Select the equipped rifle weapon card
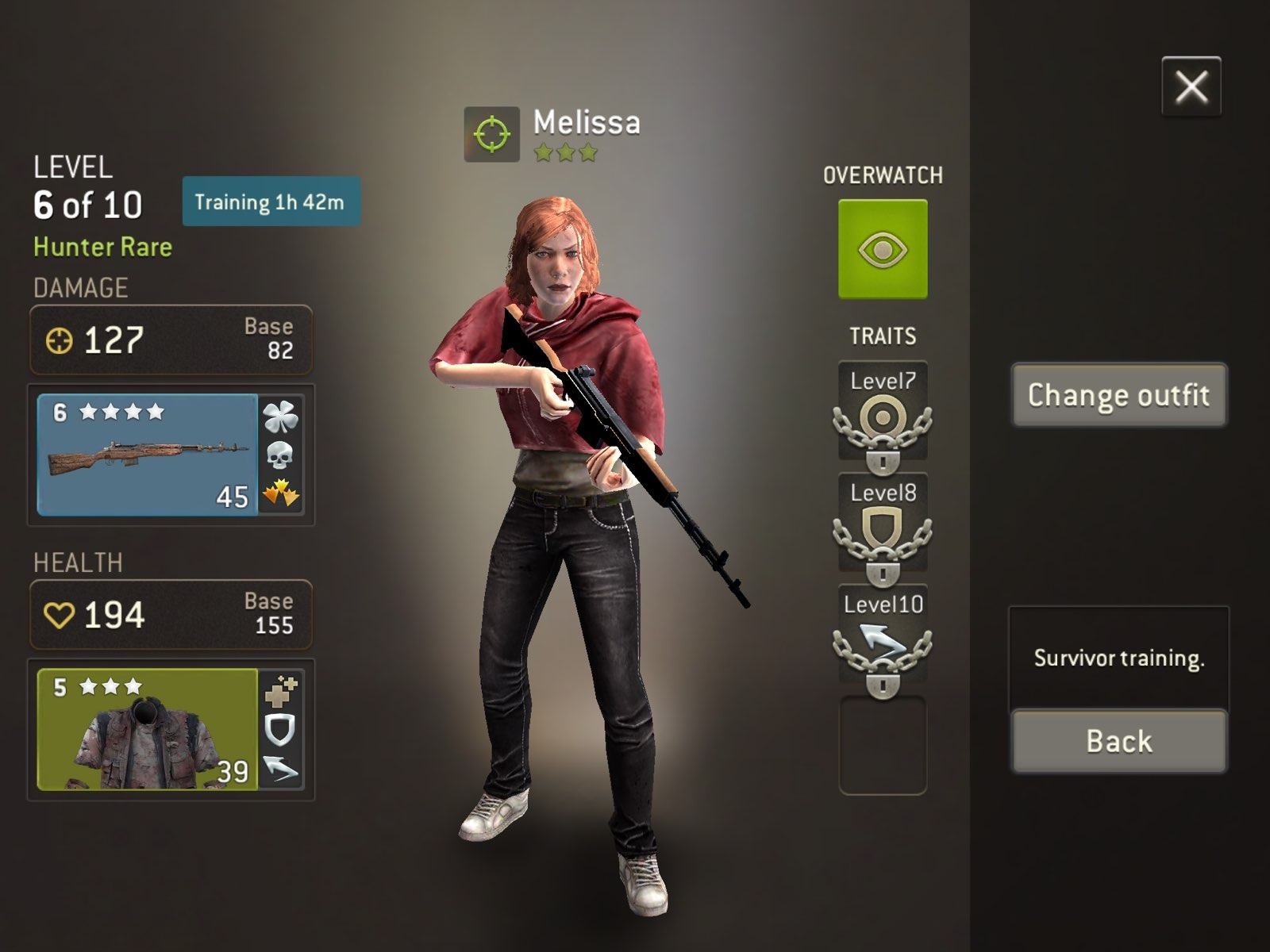1270x952 pixels. pos(148,455)
